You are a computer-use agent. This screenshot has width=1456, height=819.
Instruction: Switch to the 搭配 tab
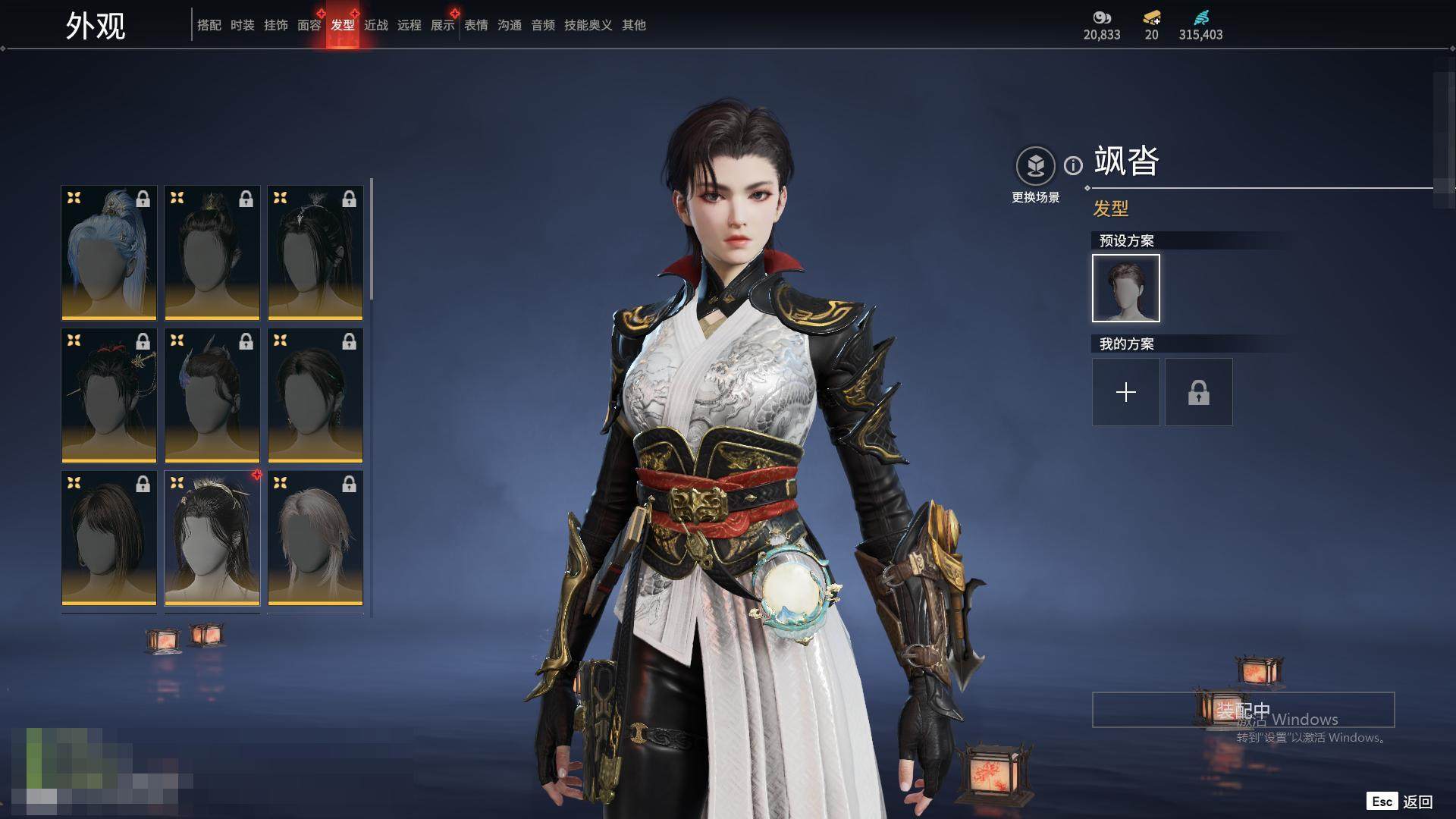click(x=209, y=25)
